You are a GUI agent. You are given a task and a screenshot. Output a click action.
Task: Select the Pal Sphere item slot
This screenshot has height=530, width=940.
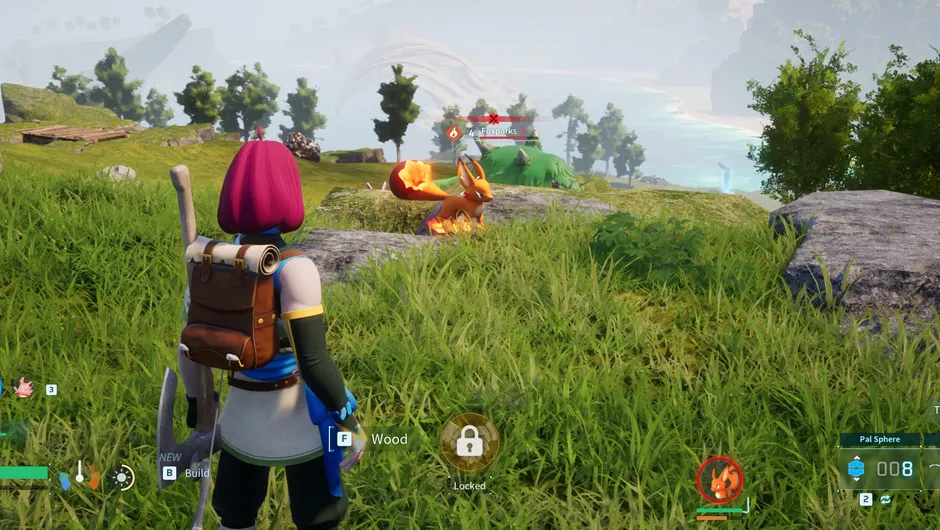click(881, 468)
